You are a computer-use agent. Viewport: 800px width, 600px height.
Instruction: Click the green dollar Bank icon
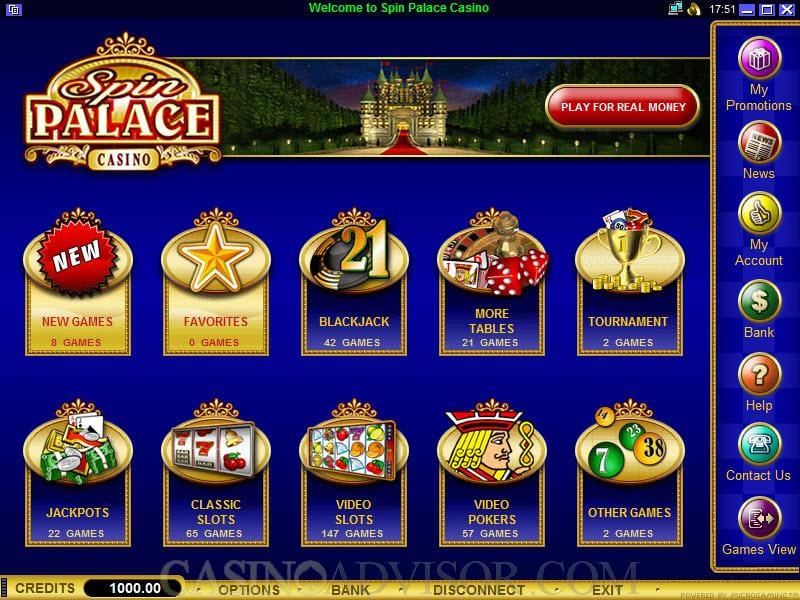point(759,301)
